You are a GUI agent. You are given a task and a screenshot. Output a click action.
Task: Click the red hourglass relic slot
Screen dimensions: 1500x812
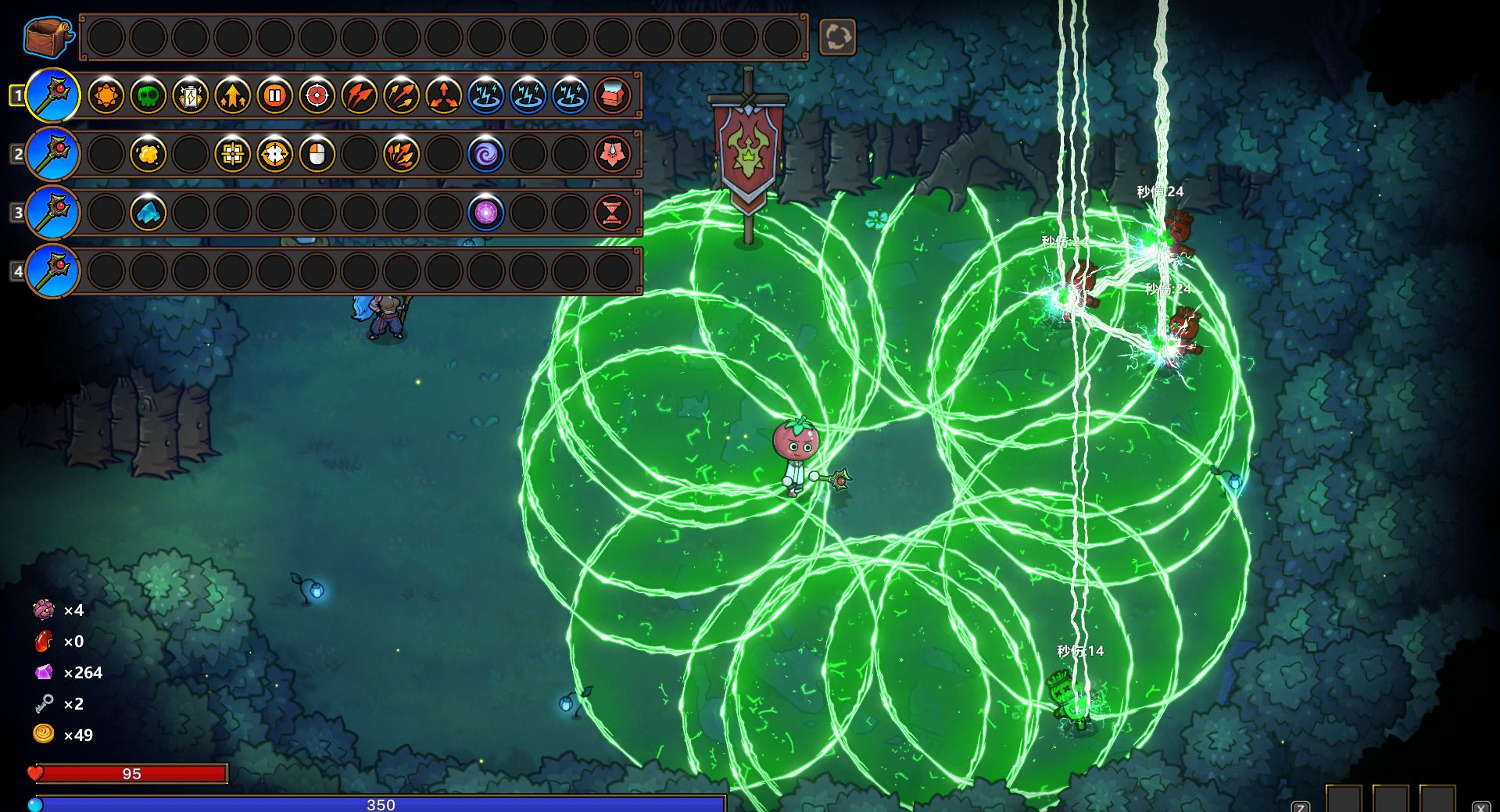pos(612,213)
